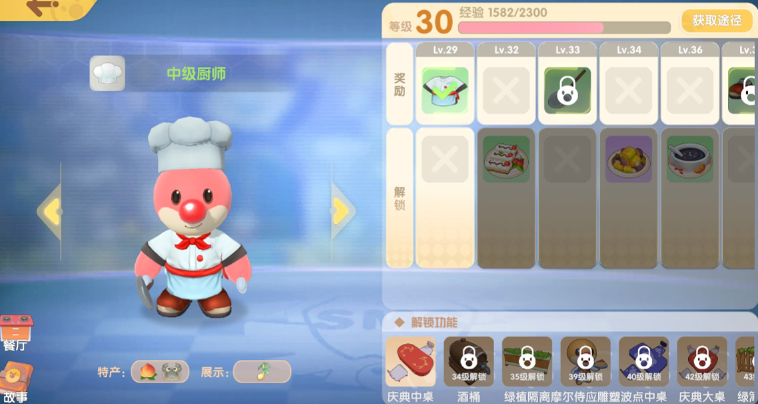Click the chef hat icon beside 中级厨师

tap(107, 73)
